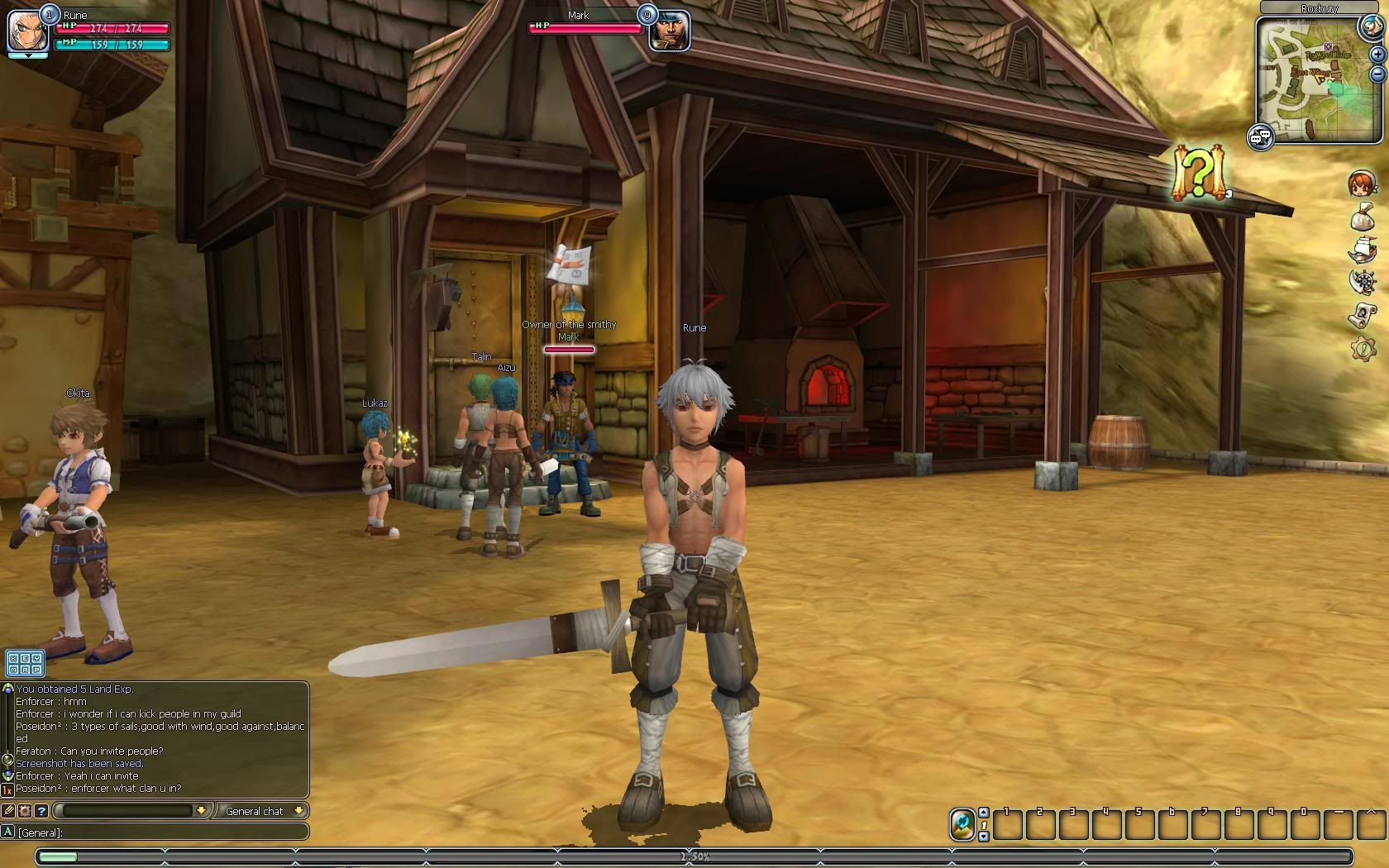Click Rune's player portrait
Image resolution: width=1389 pixels, height=868 pixels.
pos(27,29)
